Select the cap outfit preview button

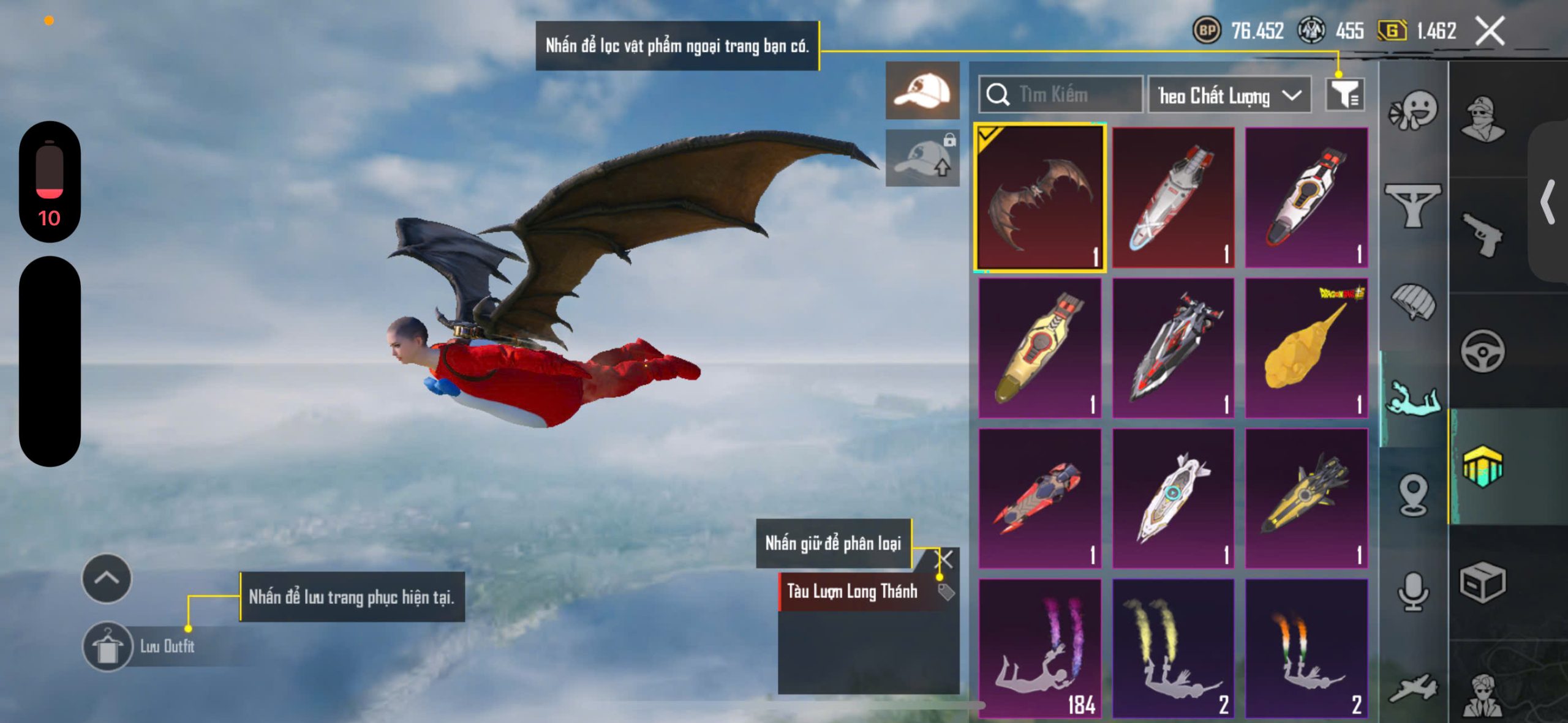point(922,91)
